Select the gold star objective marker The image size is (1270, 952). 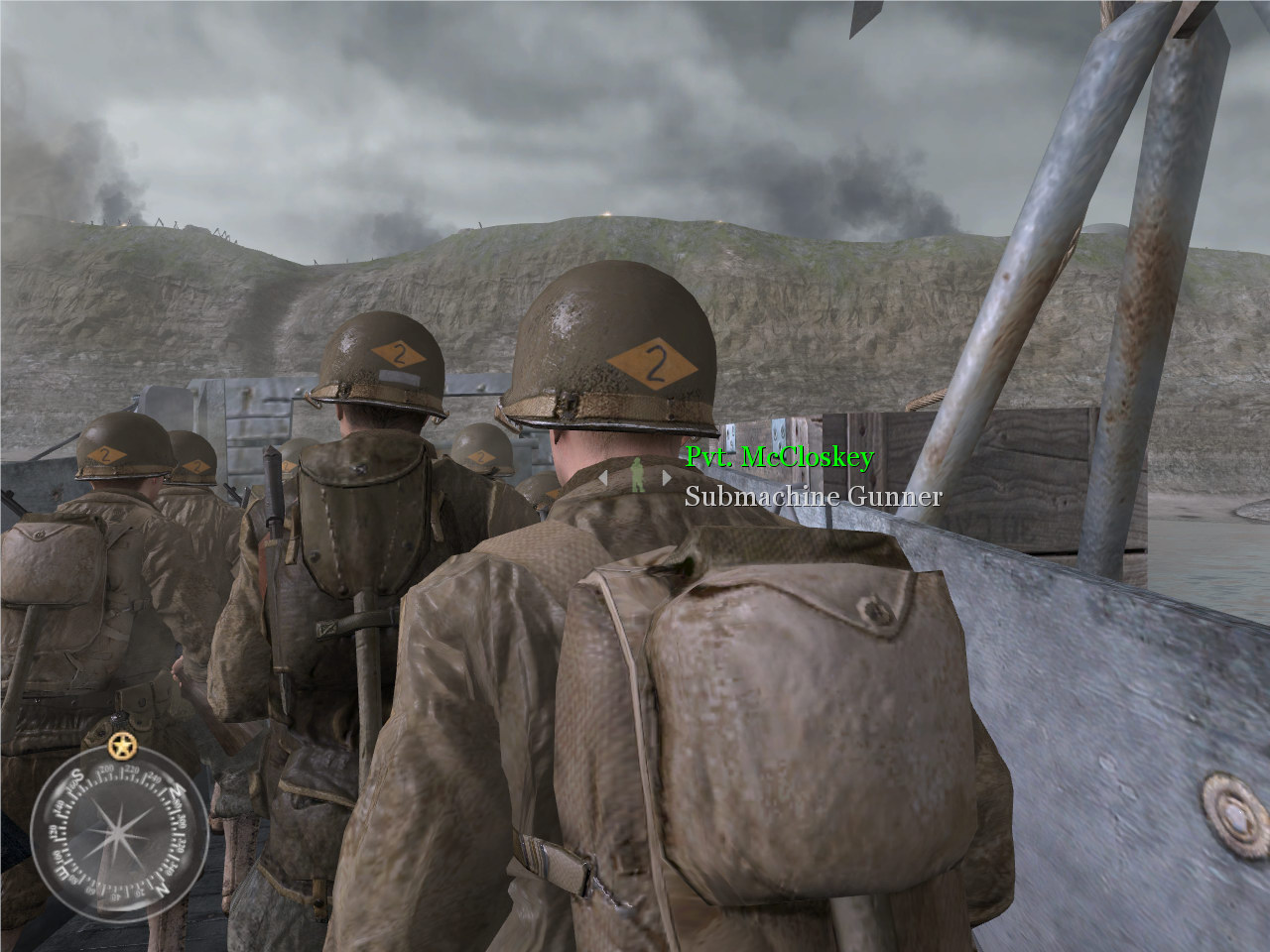click(122, 743)
